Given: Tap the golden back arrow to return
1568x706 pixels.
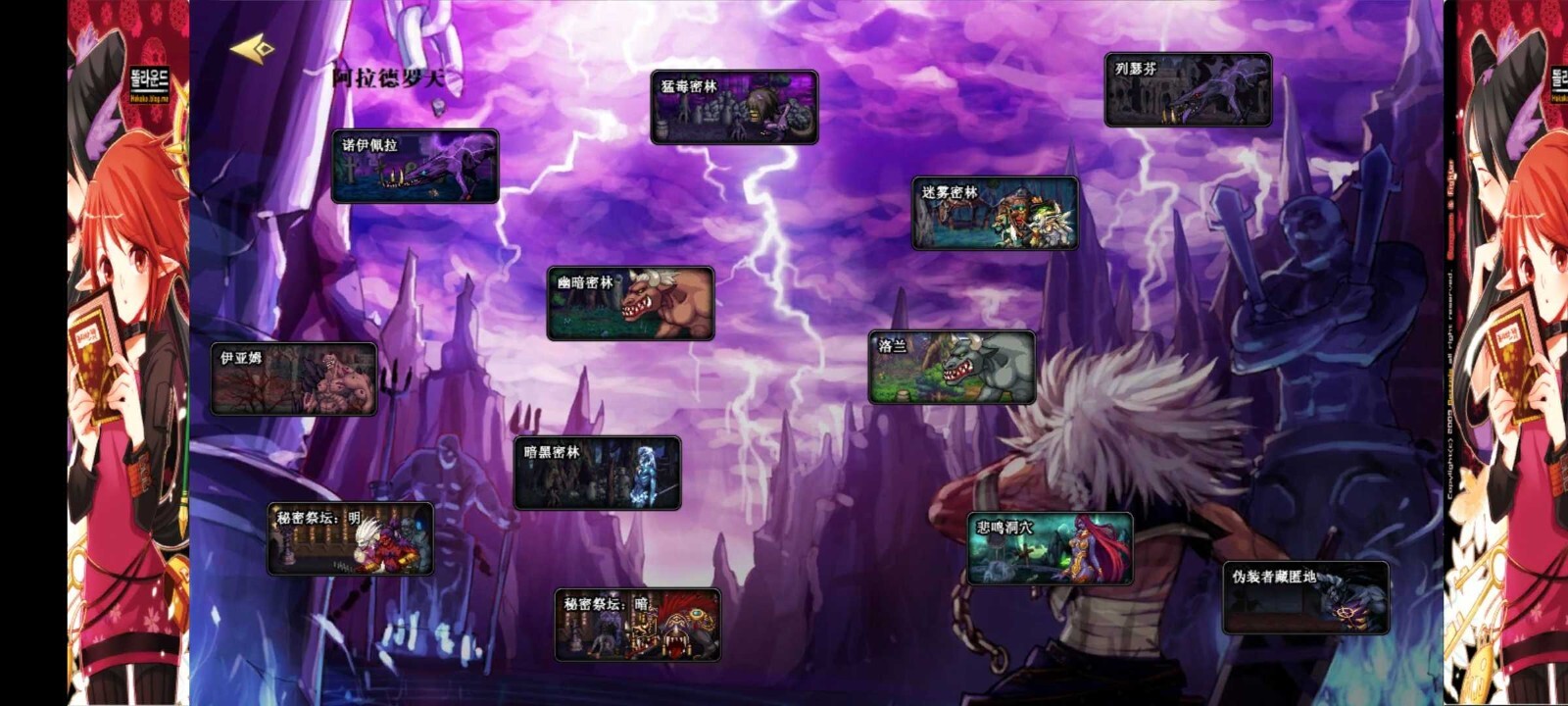Looking at the screenshot, I should coord(253,49).
